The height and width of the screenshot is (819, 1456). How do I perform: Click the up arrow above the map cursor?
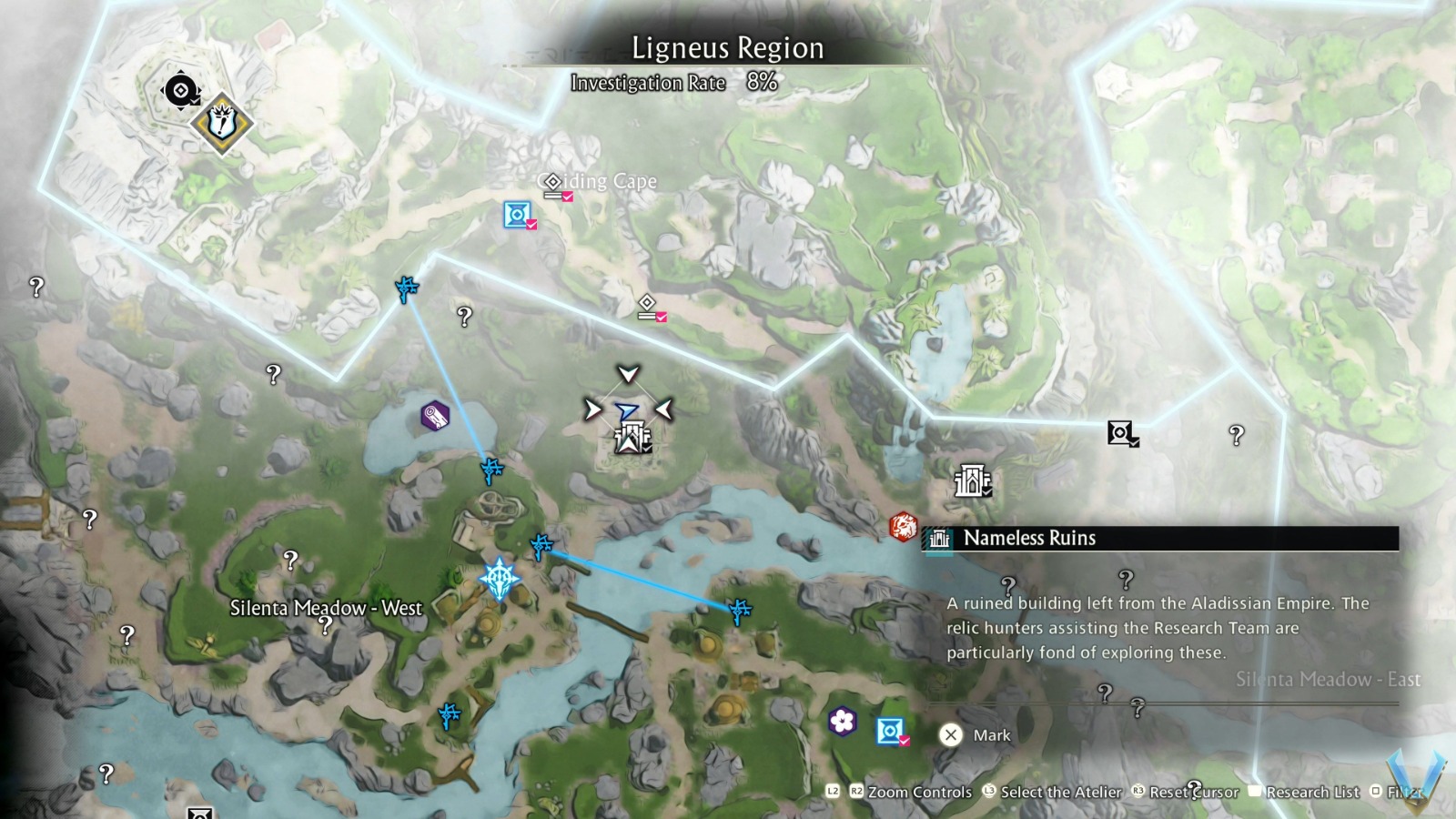pos(628,373)
